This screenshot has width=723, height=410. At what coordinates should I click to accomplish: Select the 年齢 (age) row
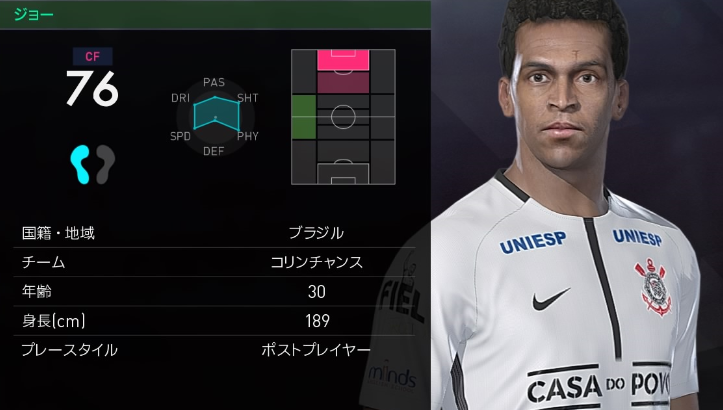(x=215, y=292)
